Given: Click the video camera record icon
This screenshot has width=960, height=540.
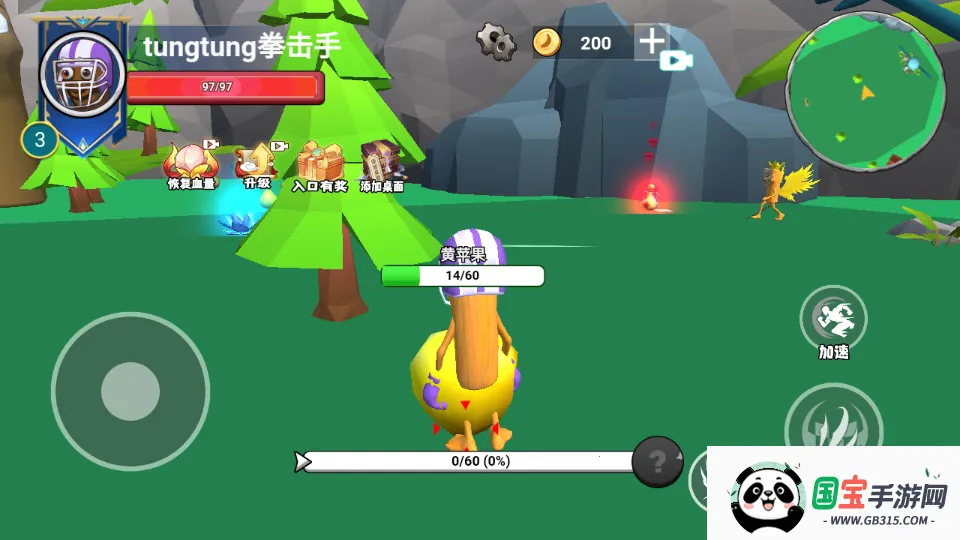Looking at the screenshot, I should [x=677, y=60].
